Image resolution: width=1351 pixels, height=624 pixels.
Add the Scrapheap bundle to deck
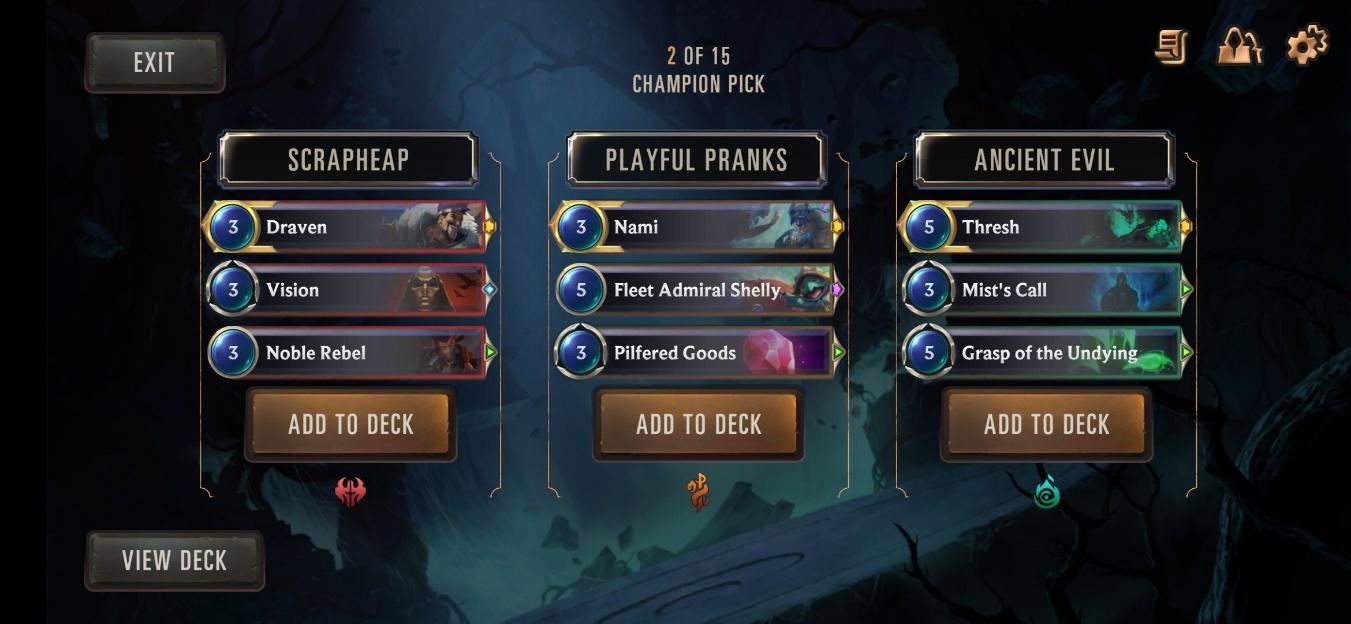point(350,425)
